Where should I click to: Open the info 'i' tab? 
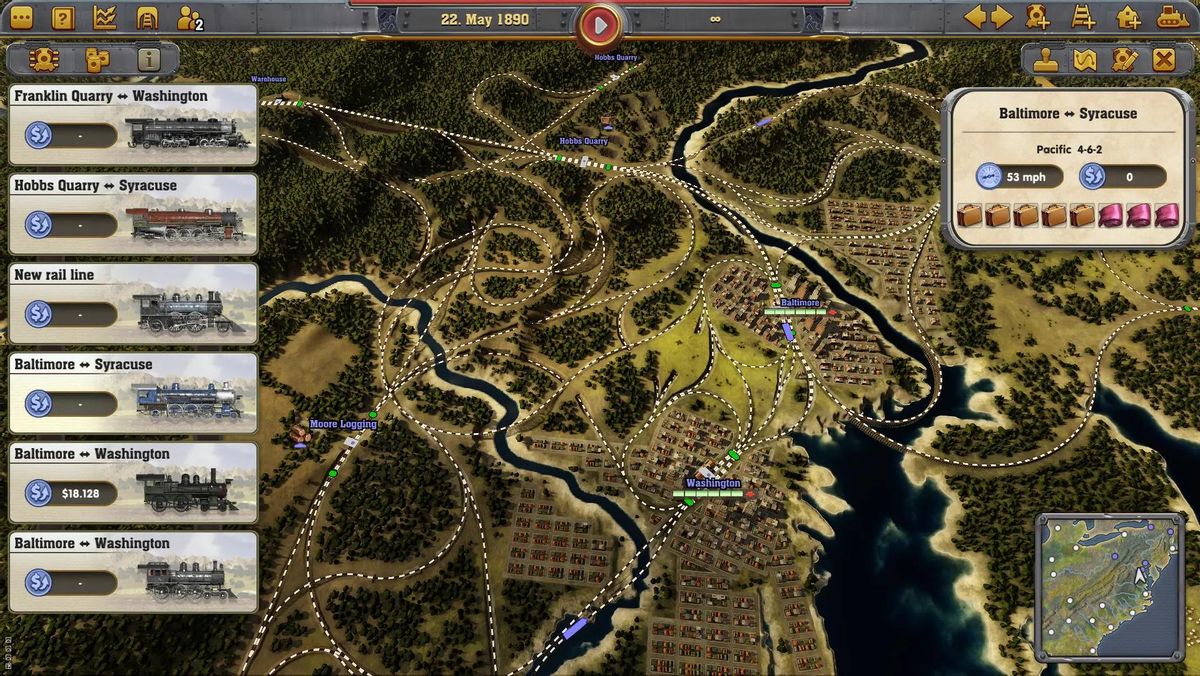point(149,59)
